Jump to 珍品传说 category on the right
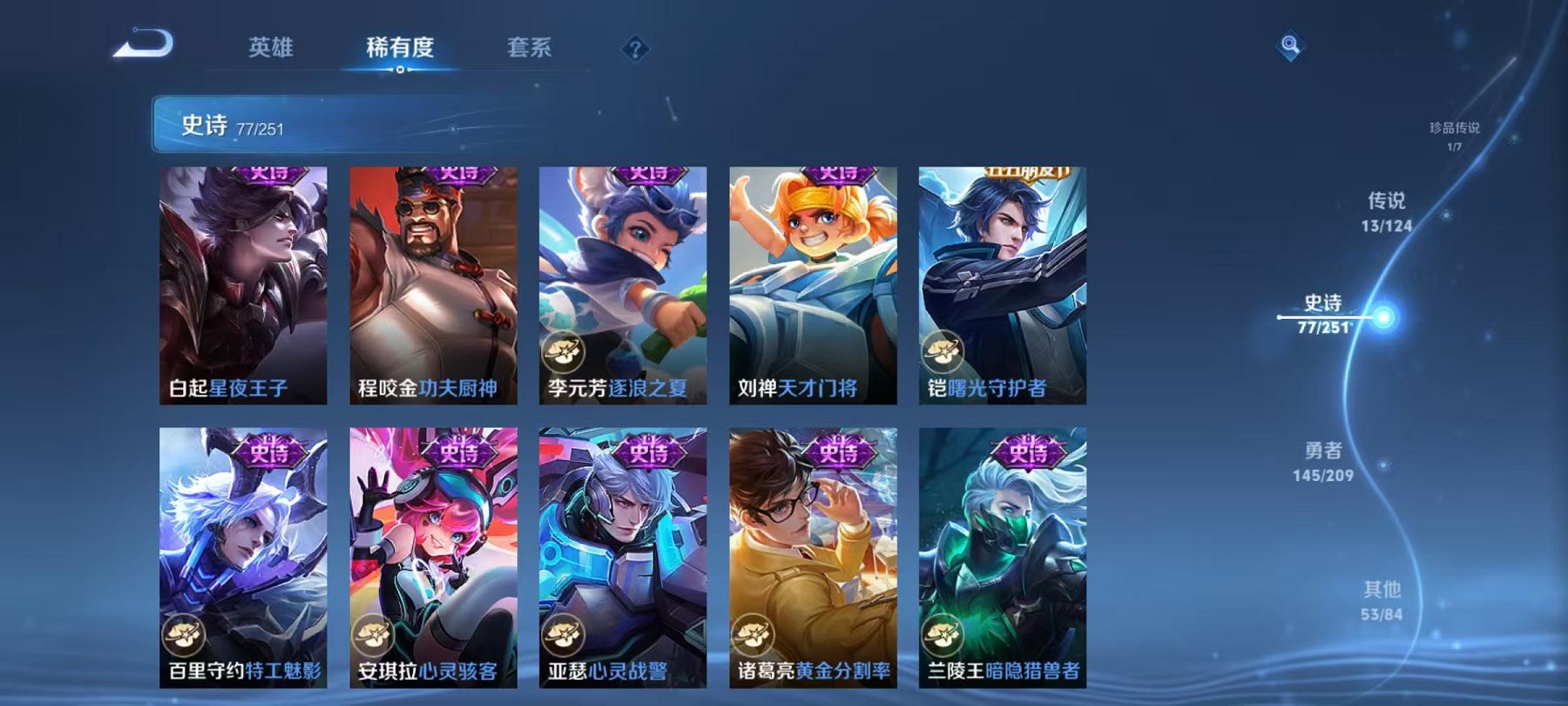 coord(1455,135)
